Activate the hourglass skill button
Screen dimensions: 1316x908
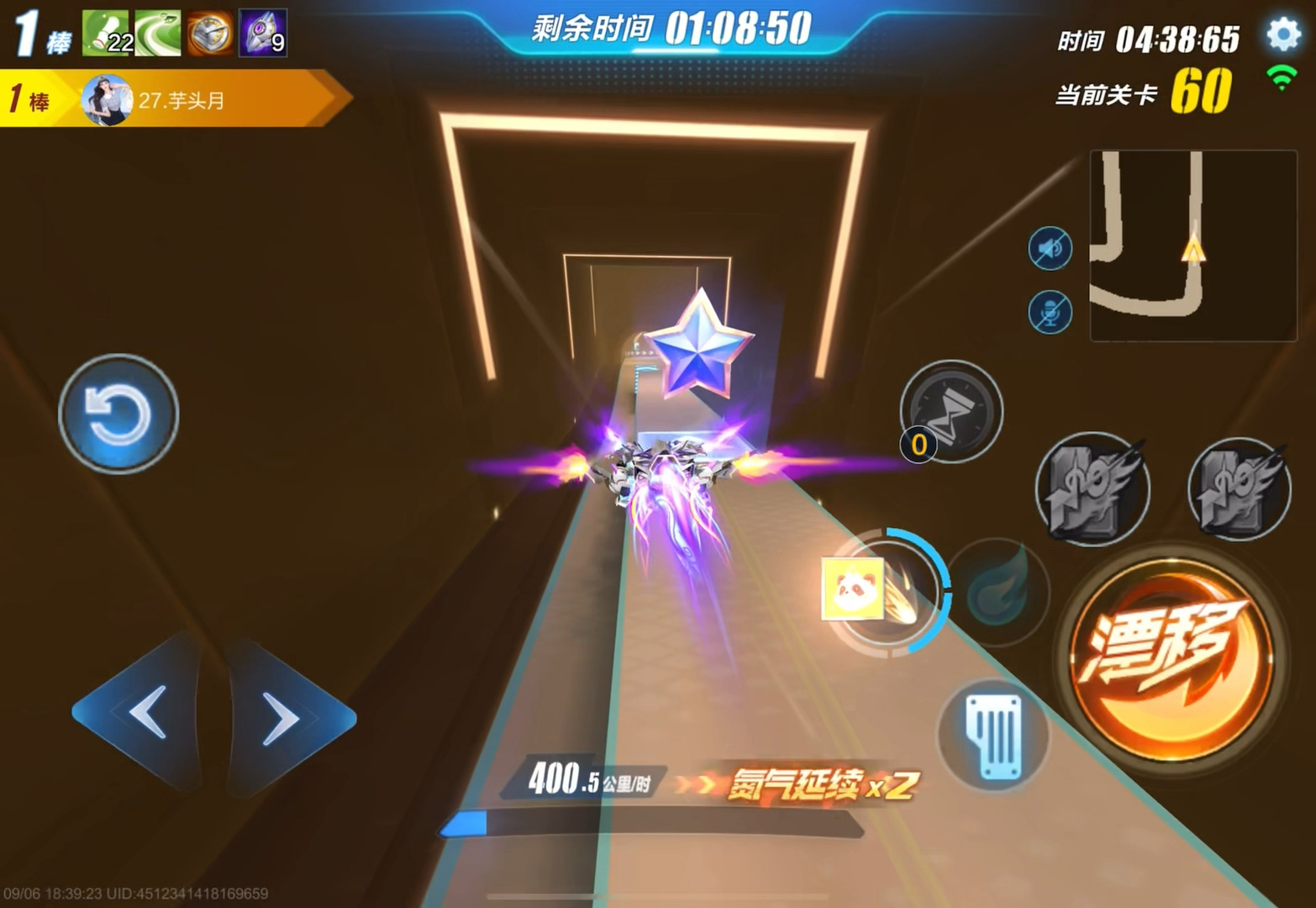click(952, 412)
